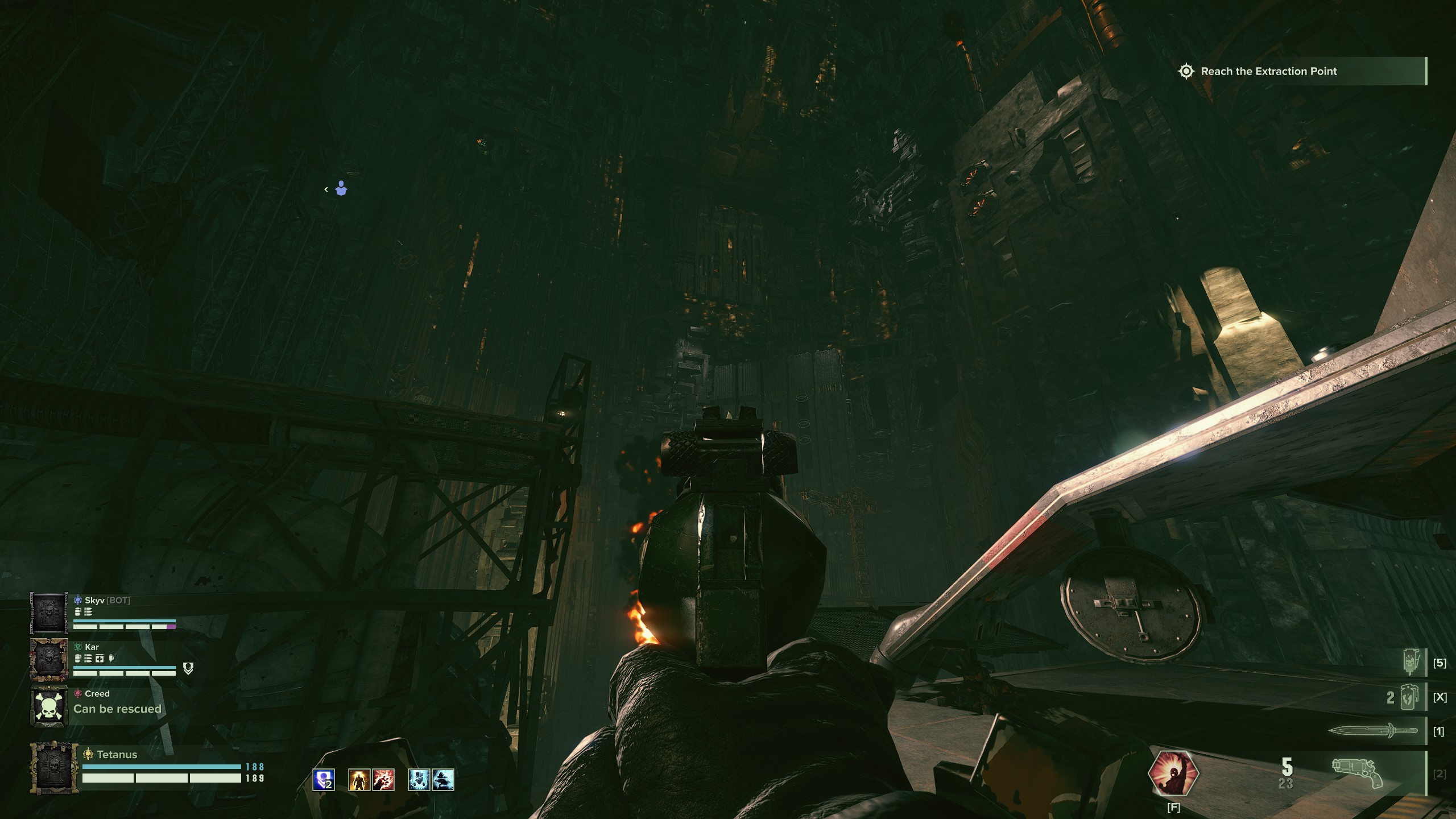
Task: Inspect the red punching fist buff icon
Action: [x=383, y=780]
